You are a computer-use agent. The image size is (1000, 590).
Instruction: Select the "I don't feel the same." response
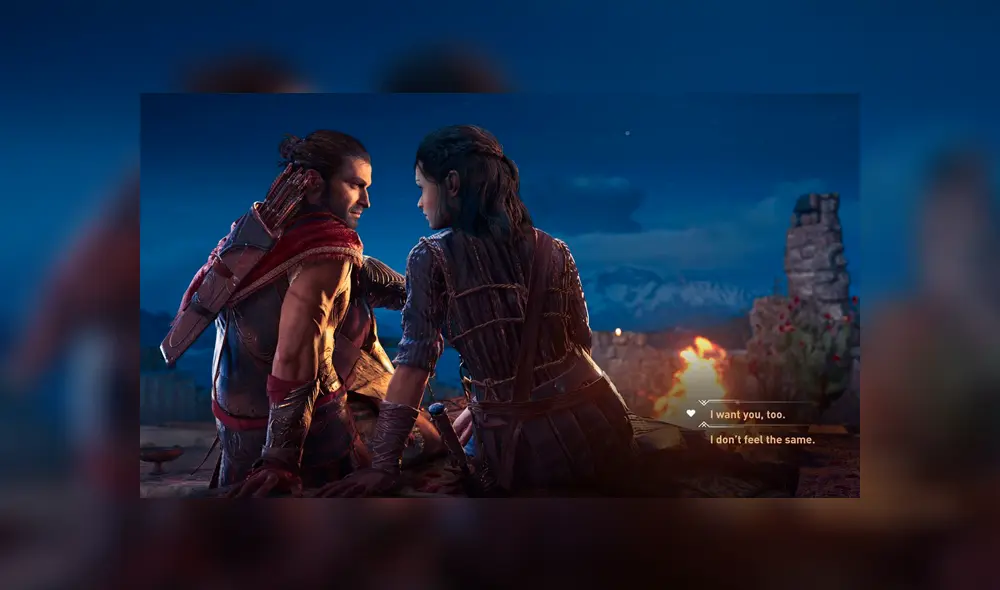click(762, 439)
